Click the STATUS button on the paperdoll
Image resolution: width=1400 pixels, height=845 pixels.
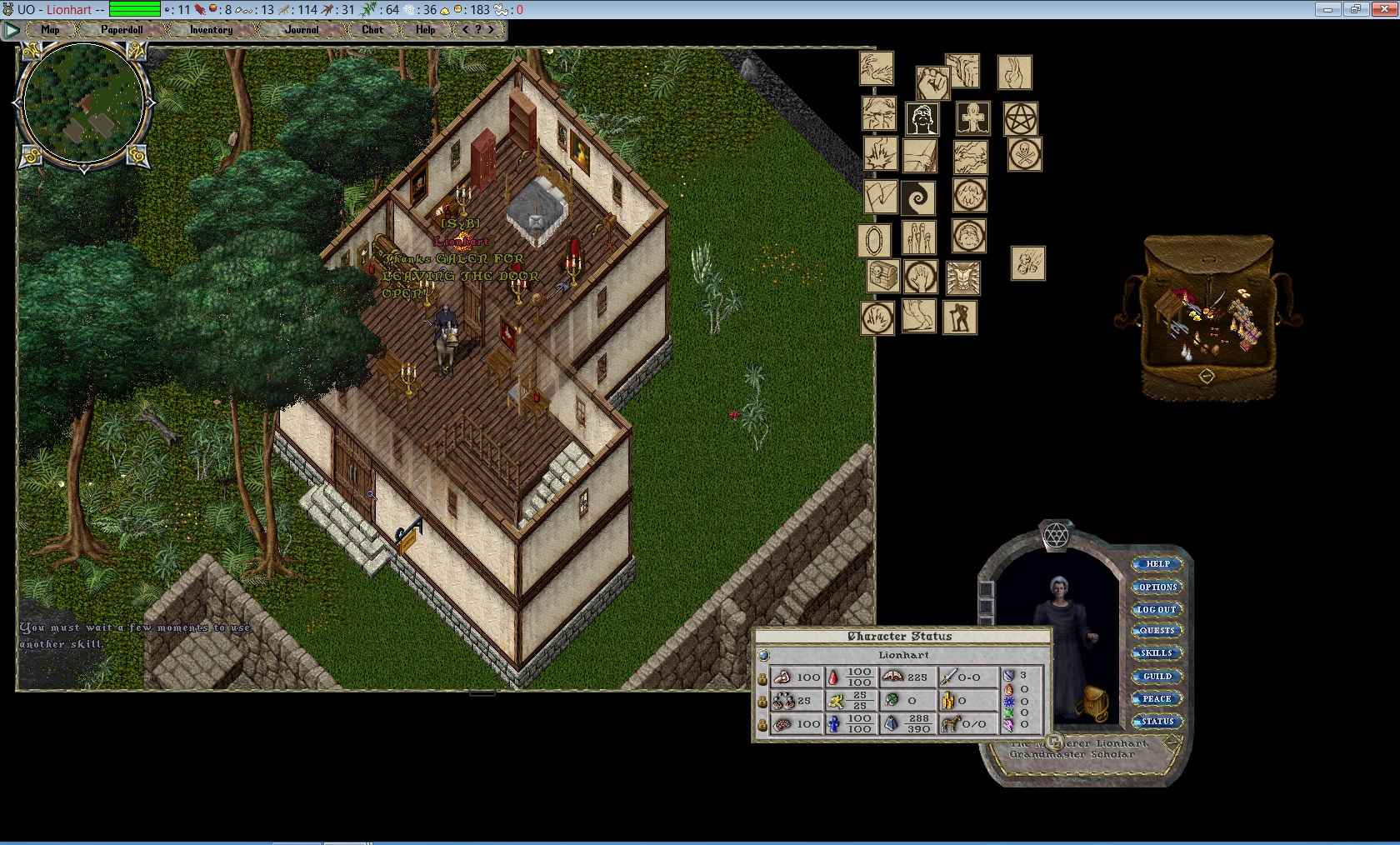1157,721
